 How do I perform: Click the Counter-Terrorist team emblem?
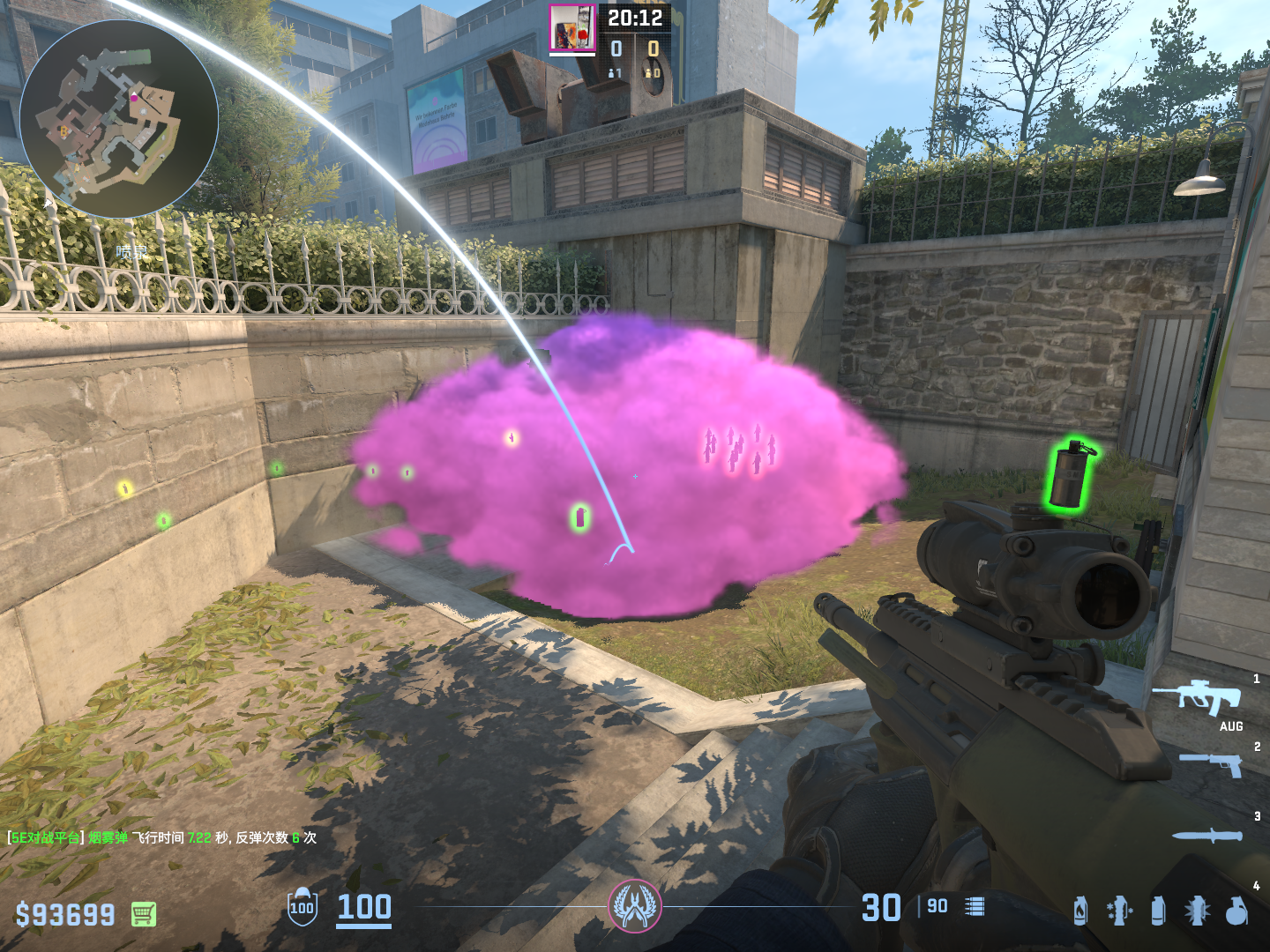tap(634, 906)
